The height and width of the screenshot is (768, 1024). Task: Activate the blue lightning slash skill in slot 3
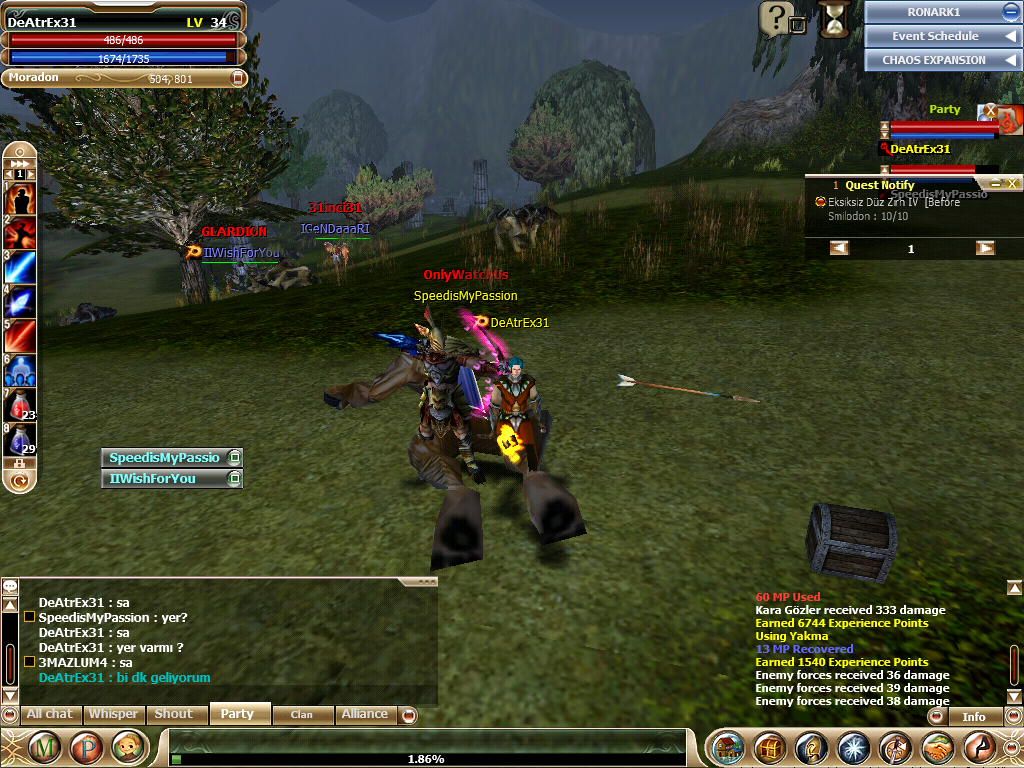pos(20,267)
